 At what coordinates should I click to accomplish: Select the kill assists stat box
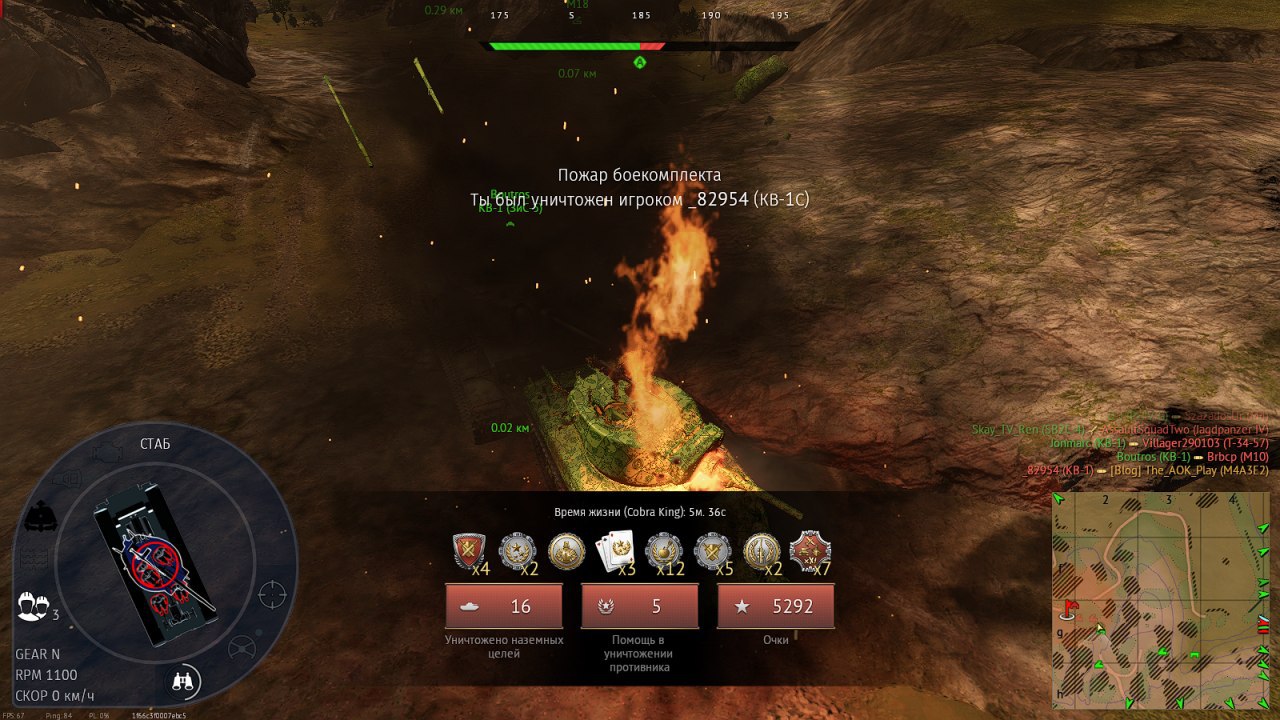[x=639, y=606]
